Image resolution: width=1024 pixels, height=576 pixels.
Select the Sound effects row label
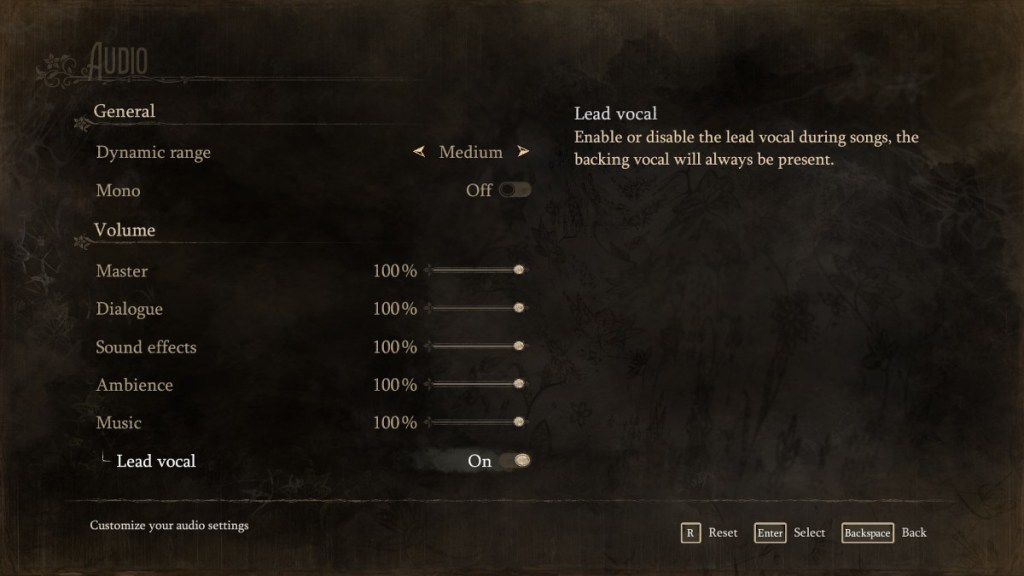146,347
